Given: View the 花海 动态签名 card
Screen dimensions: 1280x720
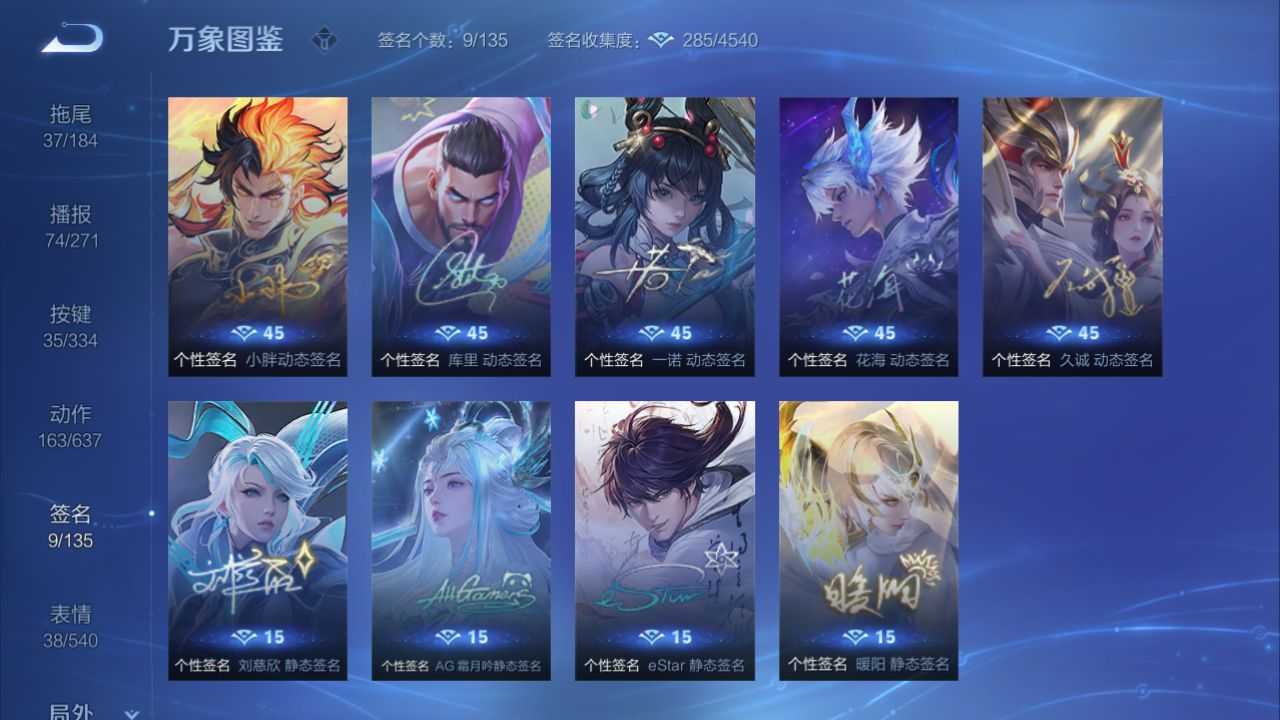Looking at the screenshot, I should (869, 236).
